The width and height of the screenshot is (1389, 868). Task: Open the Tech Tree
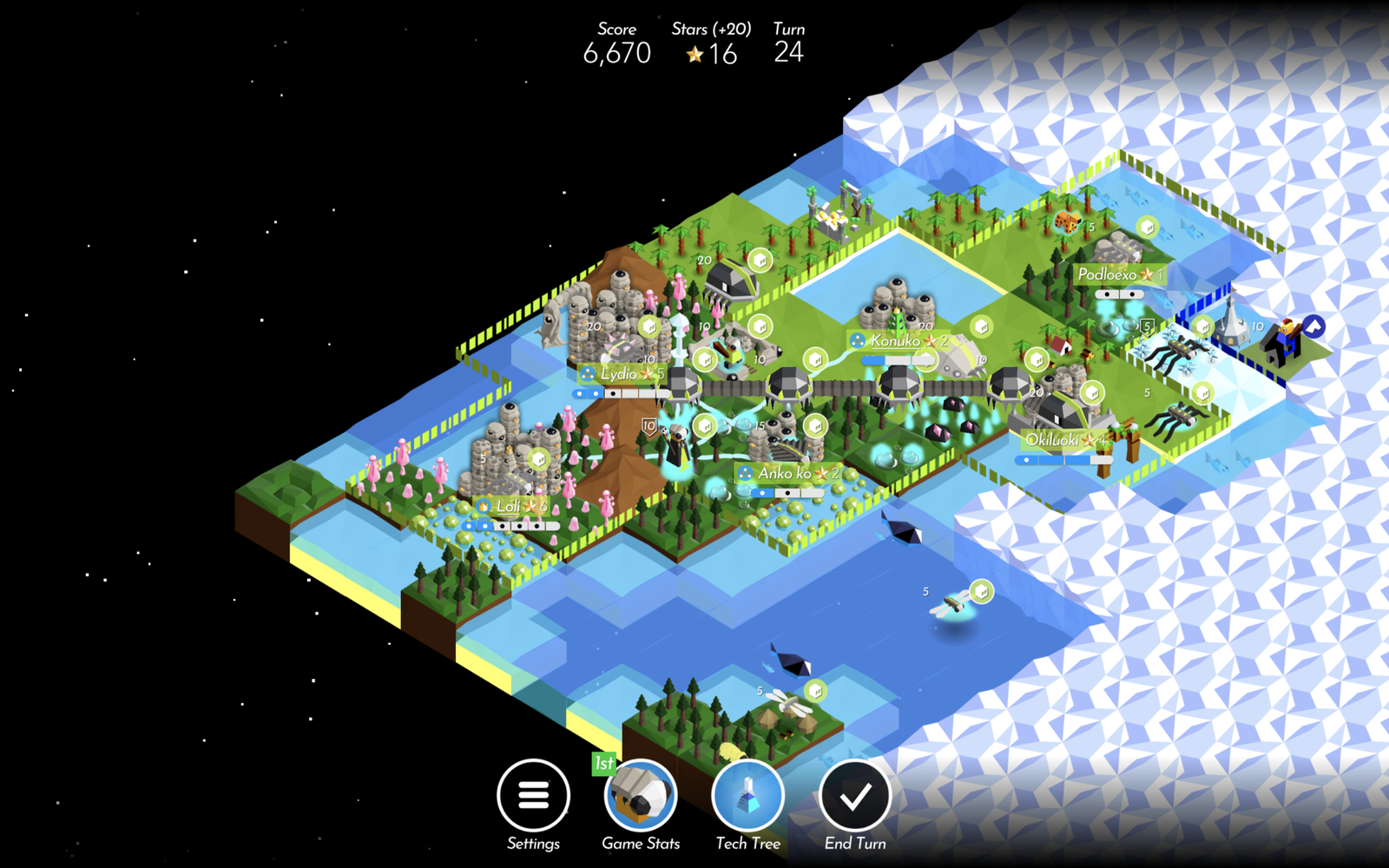[x=747, y=795]
